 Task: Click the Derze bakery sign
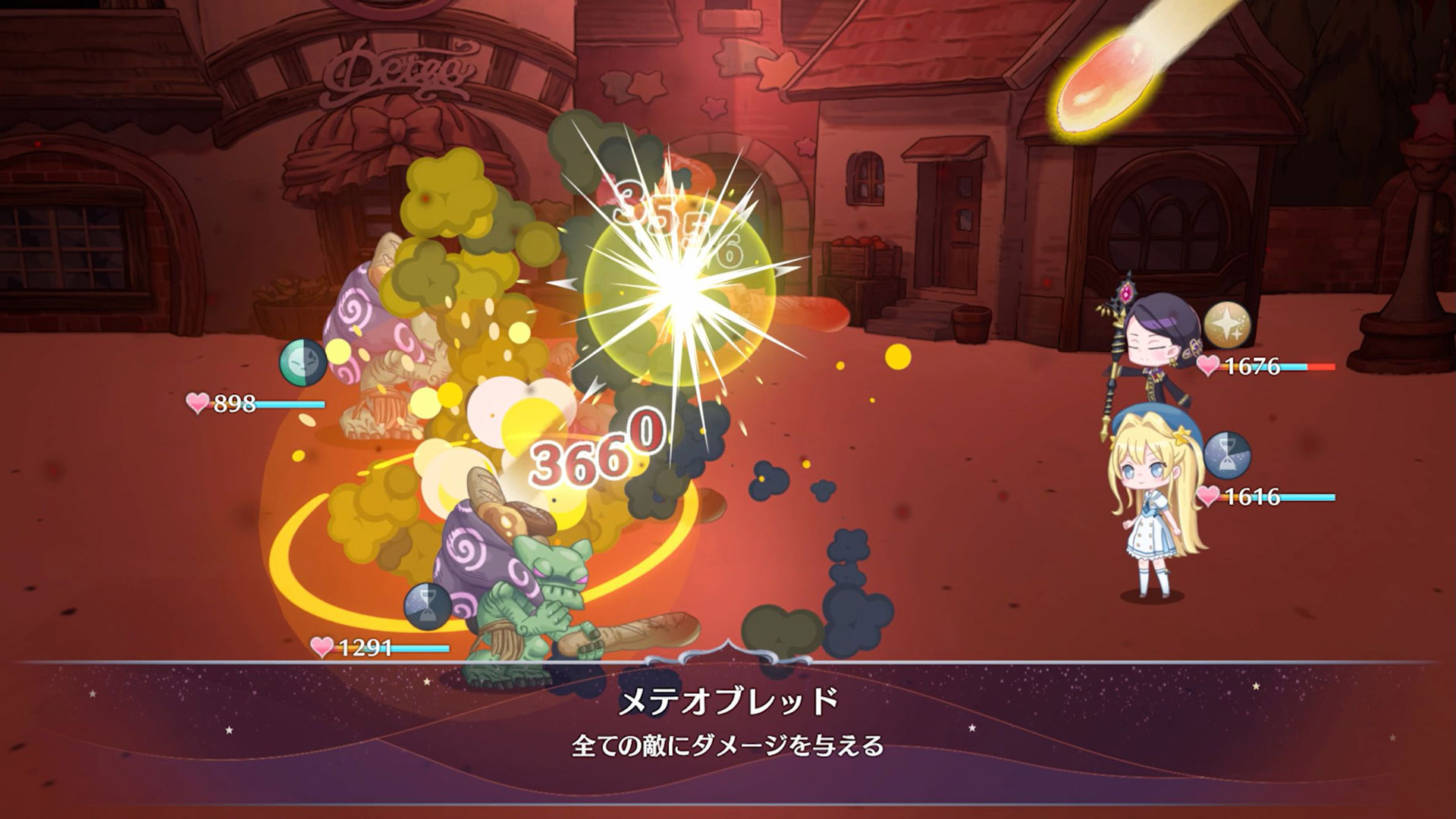point(402,68)
